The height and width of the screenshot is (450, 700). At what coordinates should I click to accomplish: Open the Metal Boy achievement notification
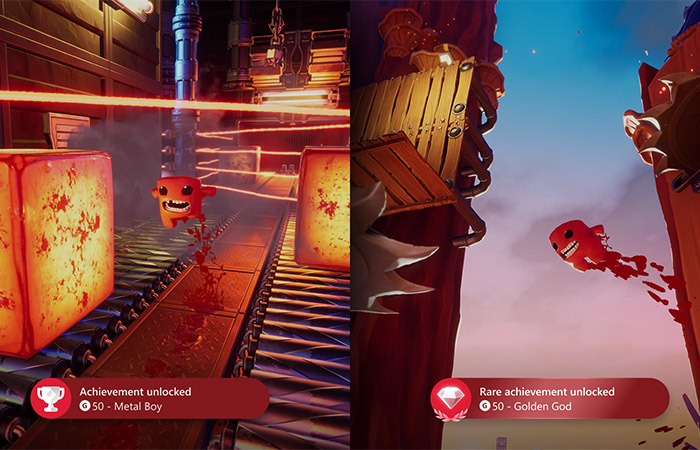pyautogui.click(x=150, y=398)
